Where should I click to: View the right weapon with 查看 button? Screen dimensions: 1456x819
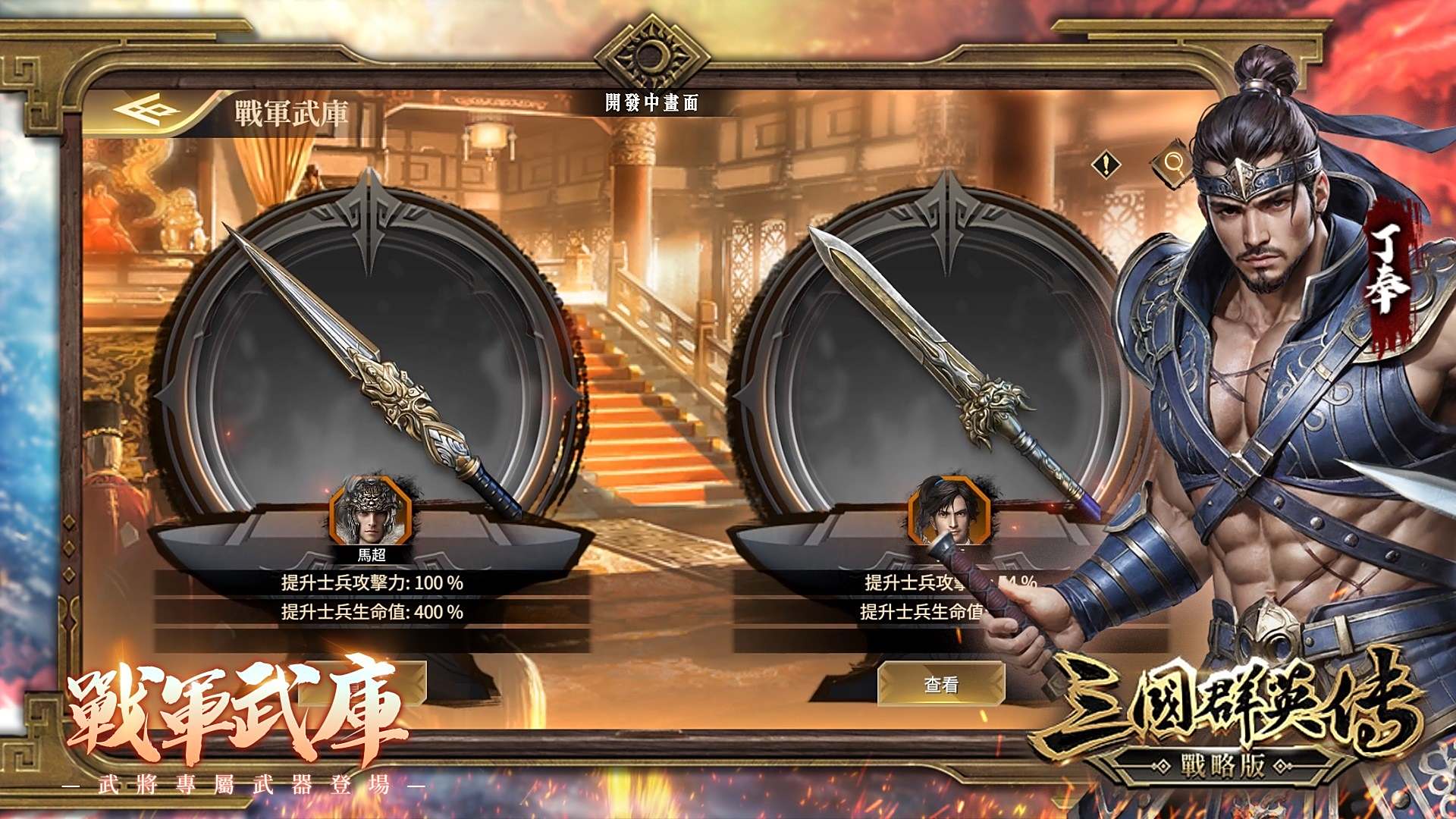click(x=941, y=684)
